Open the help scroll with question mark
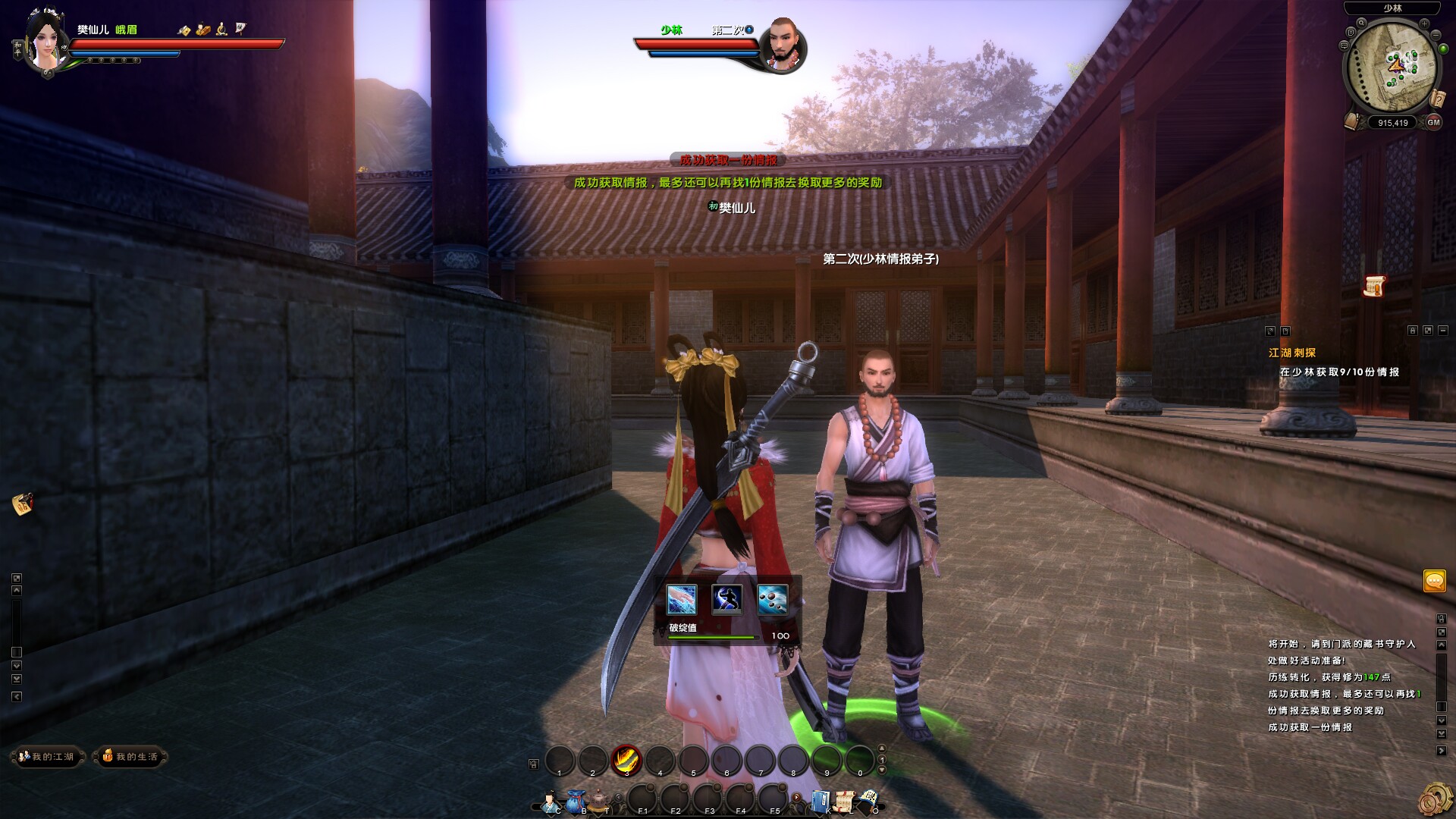1456x819 pixels. 1437,99
